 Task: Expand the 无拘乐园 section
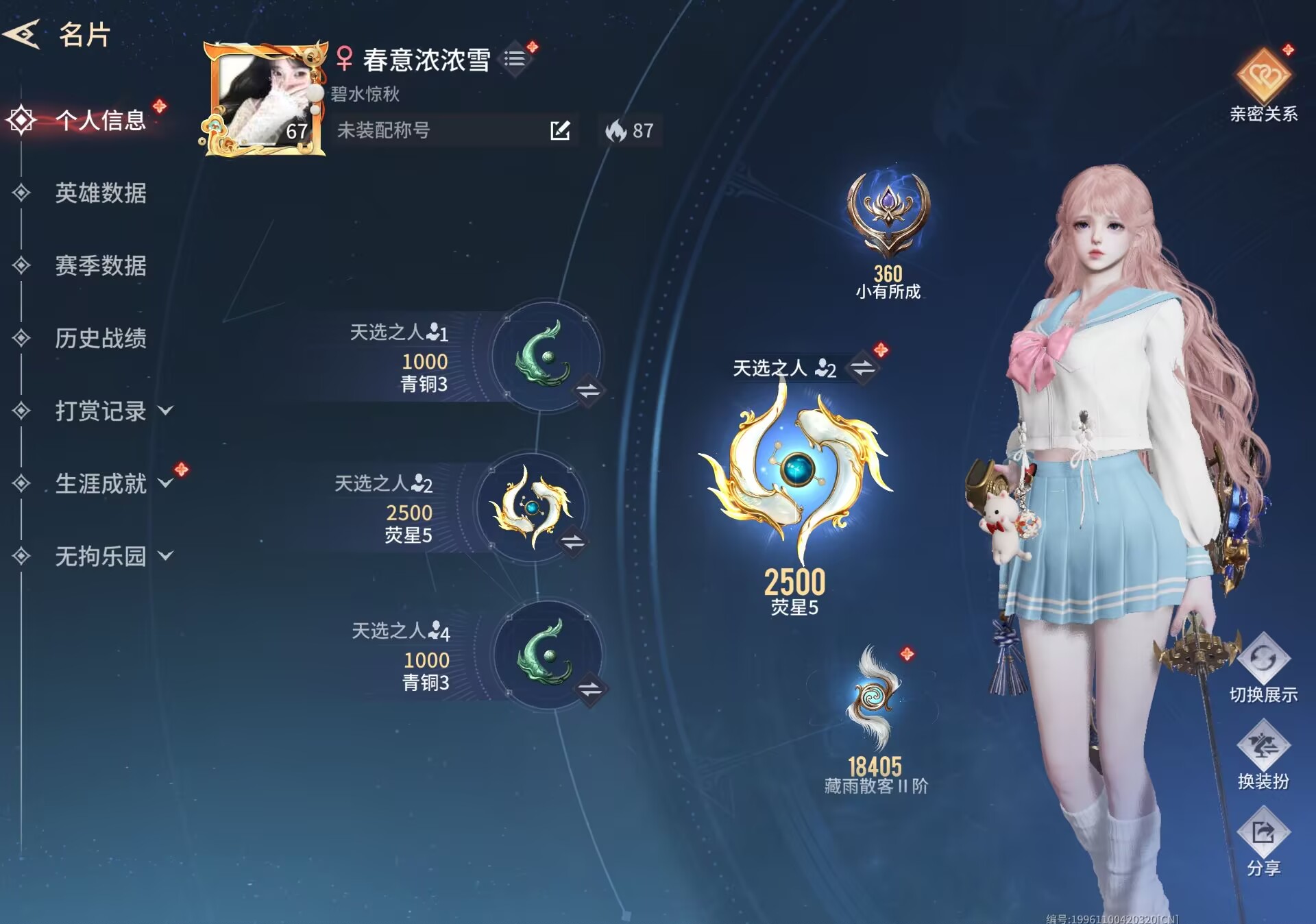point(113,557)
